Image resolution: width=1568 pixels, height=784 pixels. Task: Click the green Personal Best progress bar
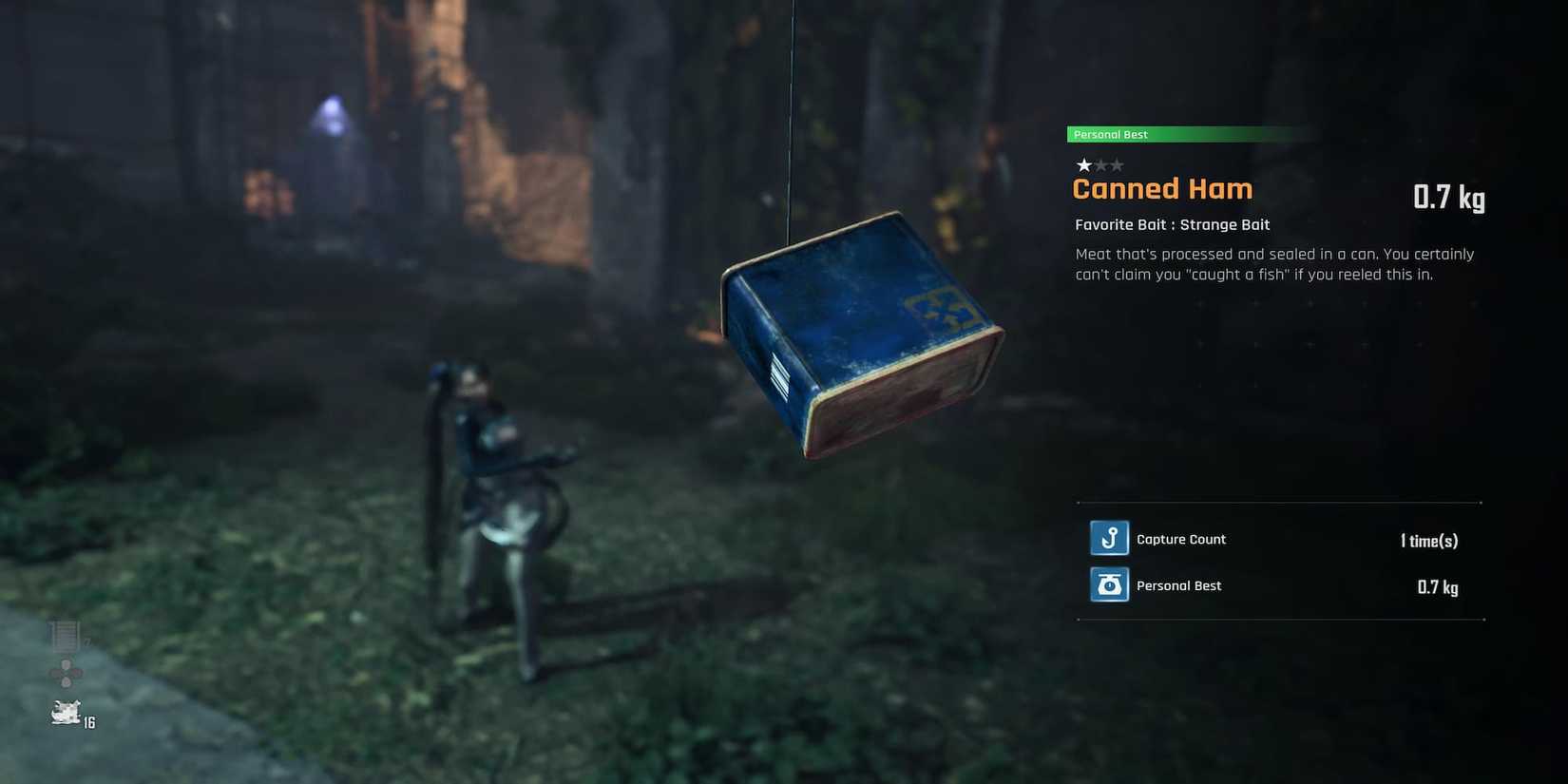[x=1188, y=134]
